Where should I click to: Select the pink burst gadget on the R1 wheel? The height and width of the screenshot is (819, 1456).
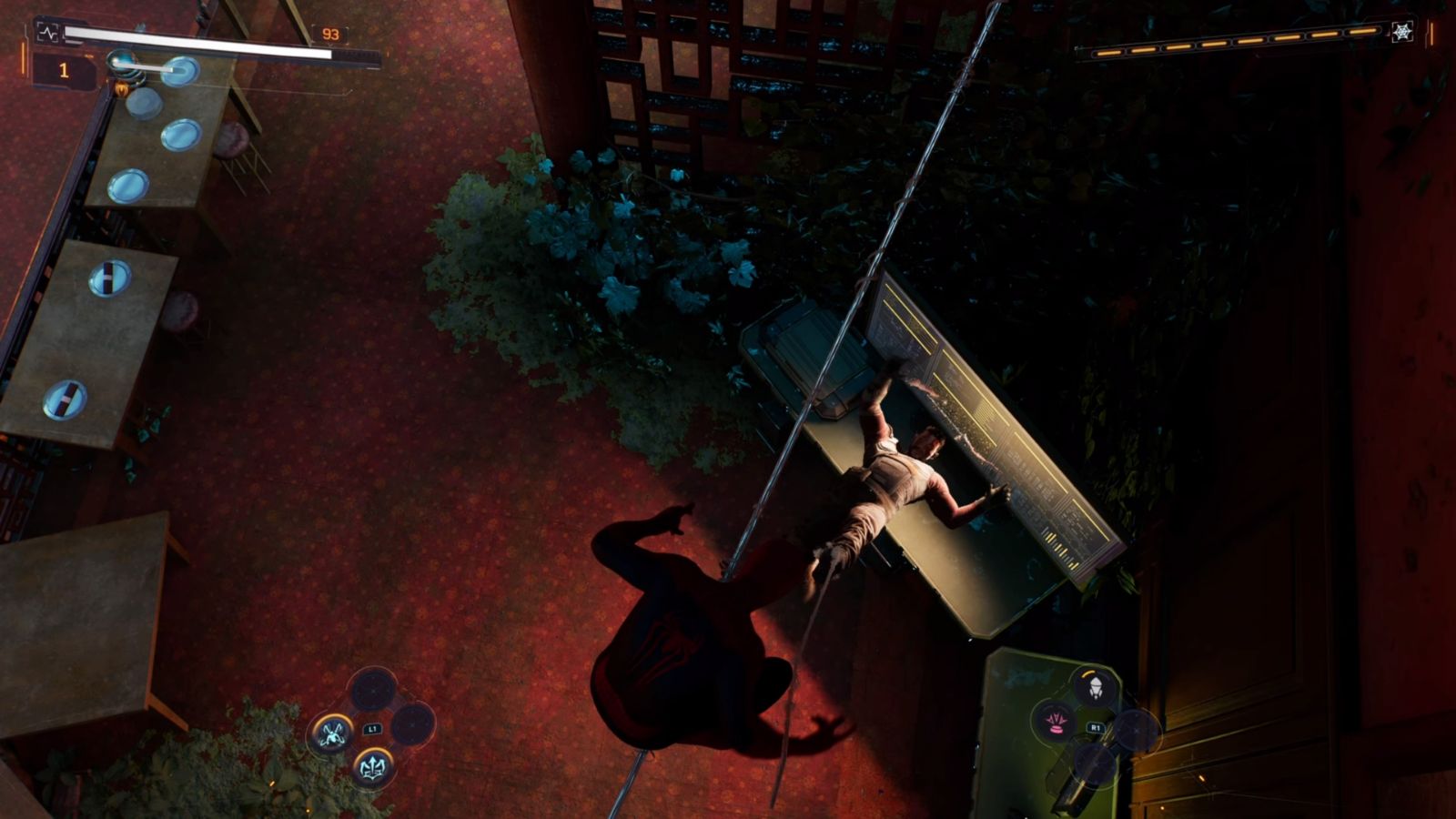1057,724
